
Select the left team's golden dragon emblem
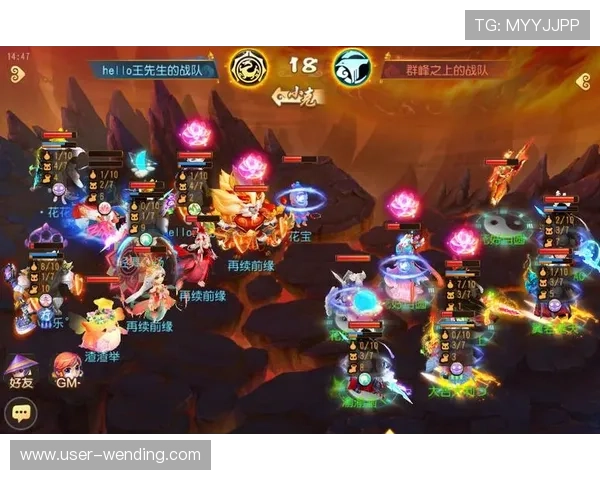point(247,67)
